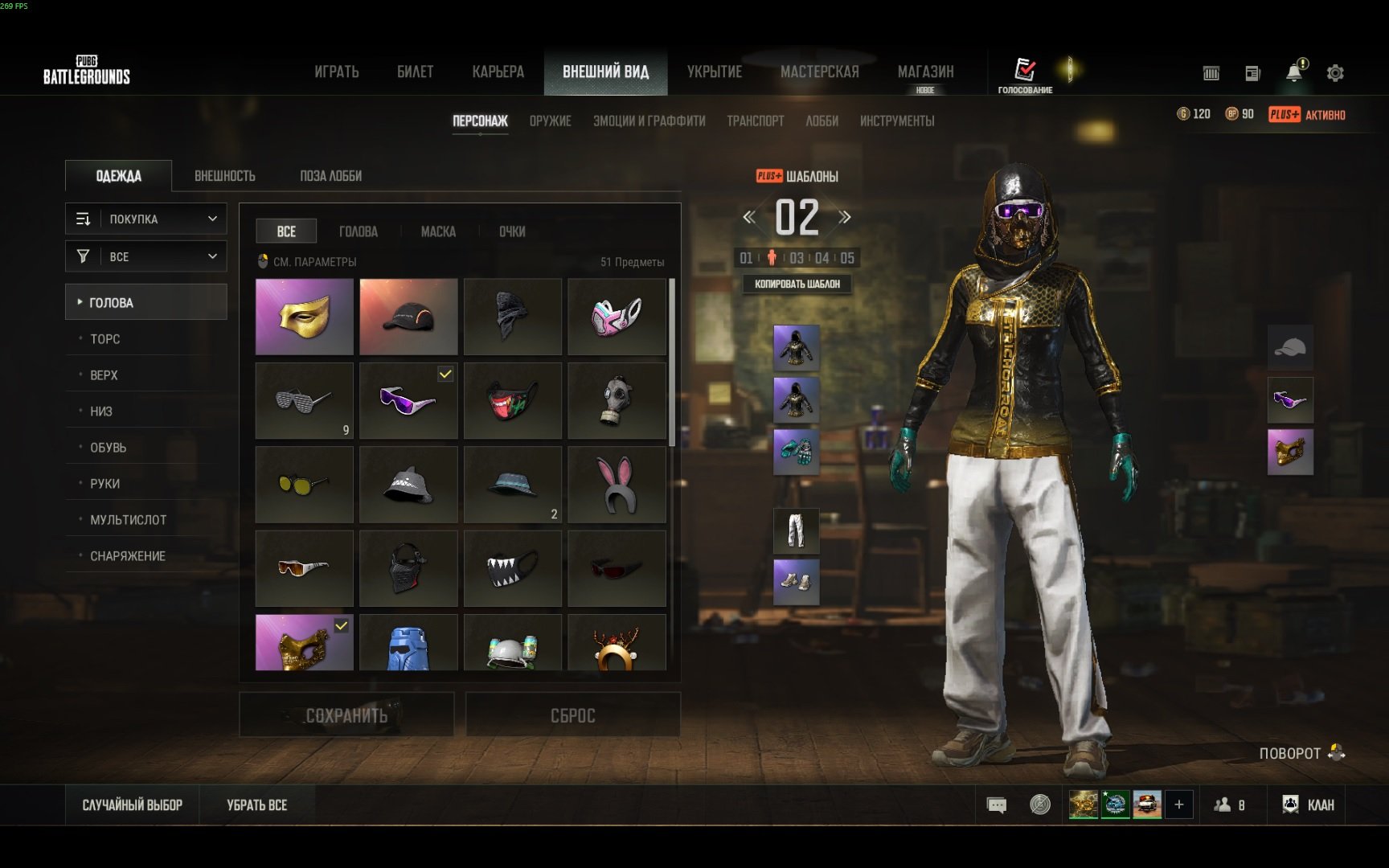Pick the black baseball cap item

408,317
